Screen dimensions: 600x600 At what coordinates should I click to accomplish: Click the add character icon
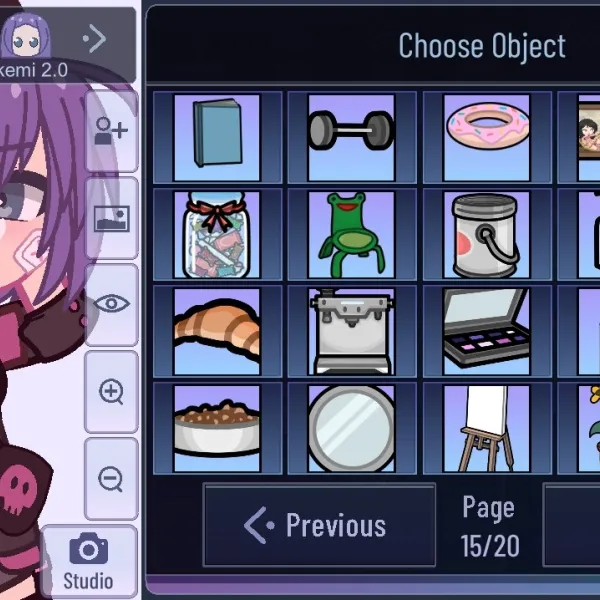[x=111, y=131]
